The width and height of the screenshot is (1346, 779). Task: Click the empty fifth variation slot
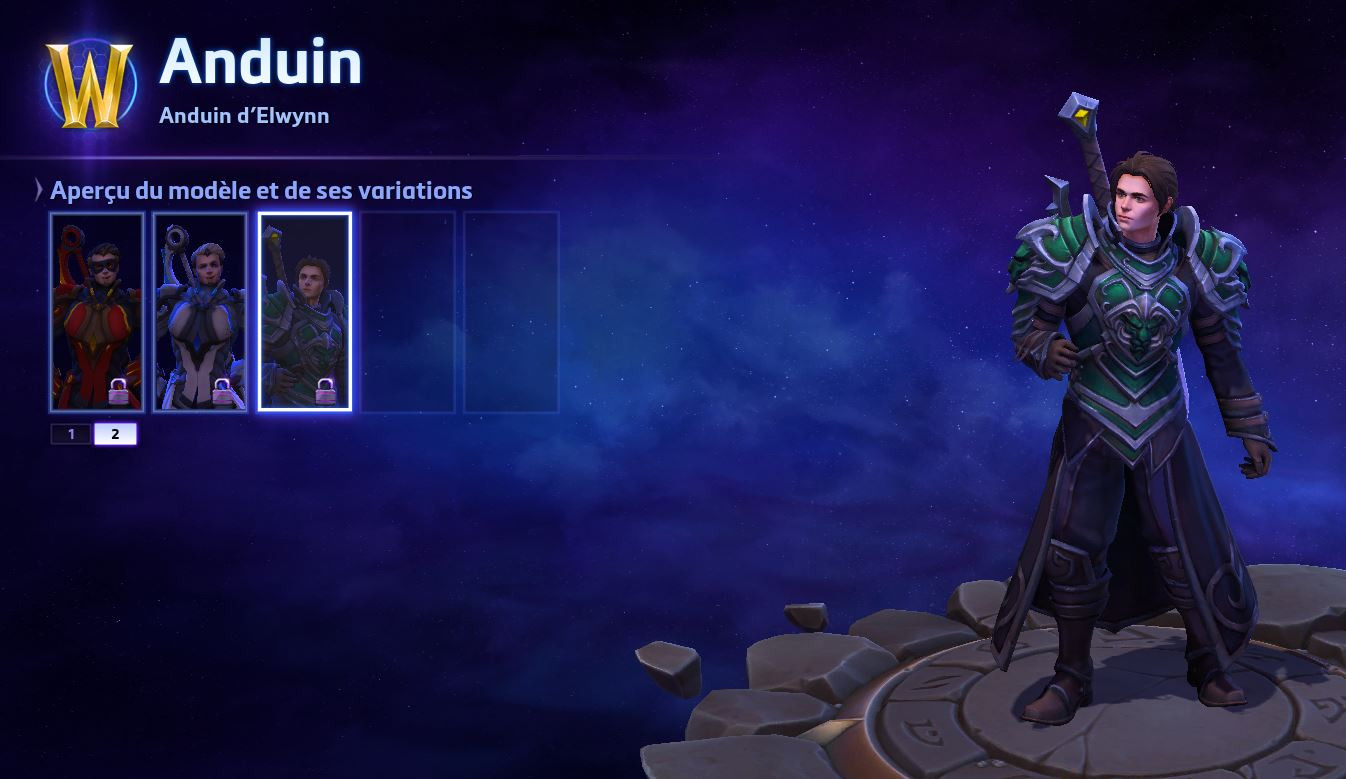pos(510,310)
